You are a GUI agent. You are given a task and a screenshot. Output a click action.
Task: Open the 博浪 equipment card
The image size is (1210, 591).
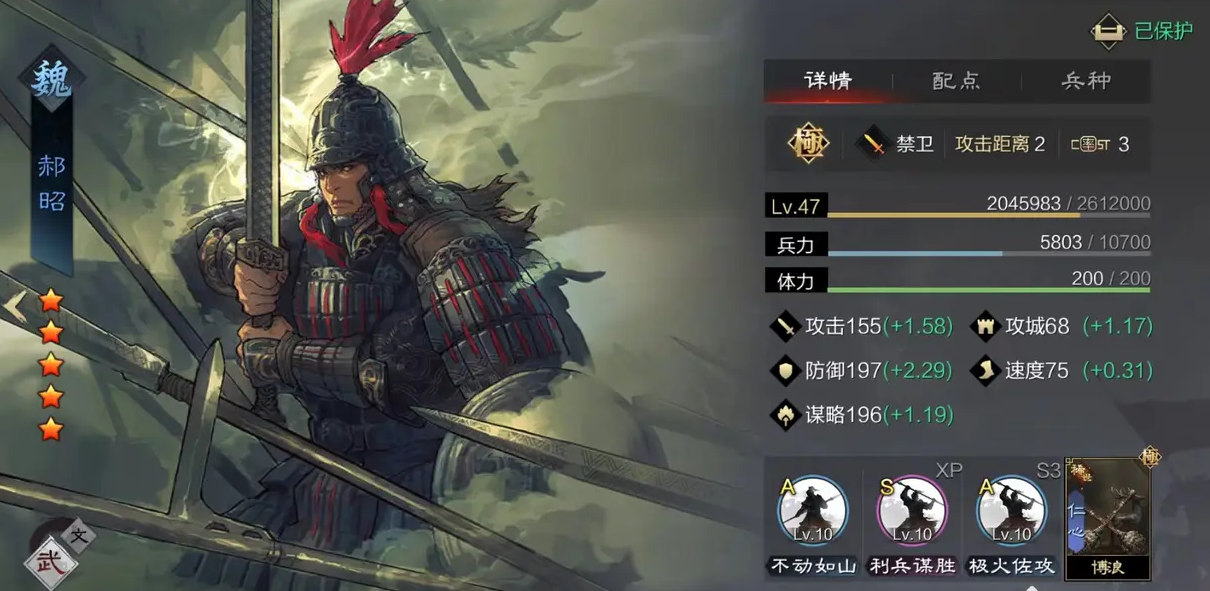[x=1108, y=517]
